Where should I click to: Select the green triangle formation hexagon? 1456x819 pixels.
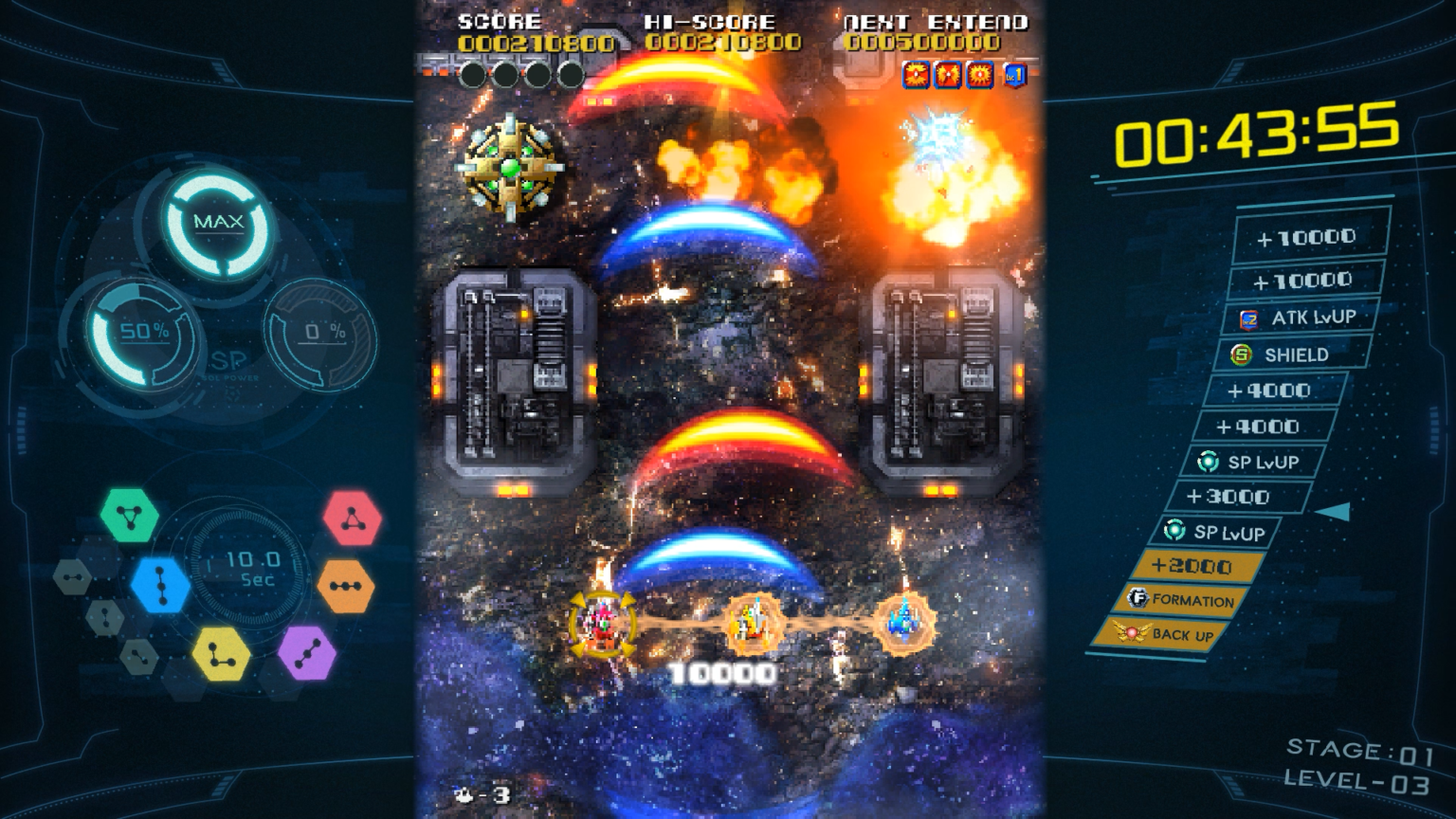tap(131, 514)
